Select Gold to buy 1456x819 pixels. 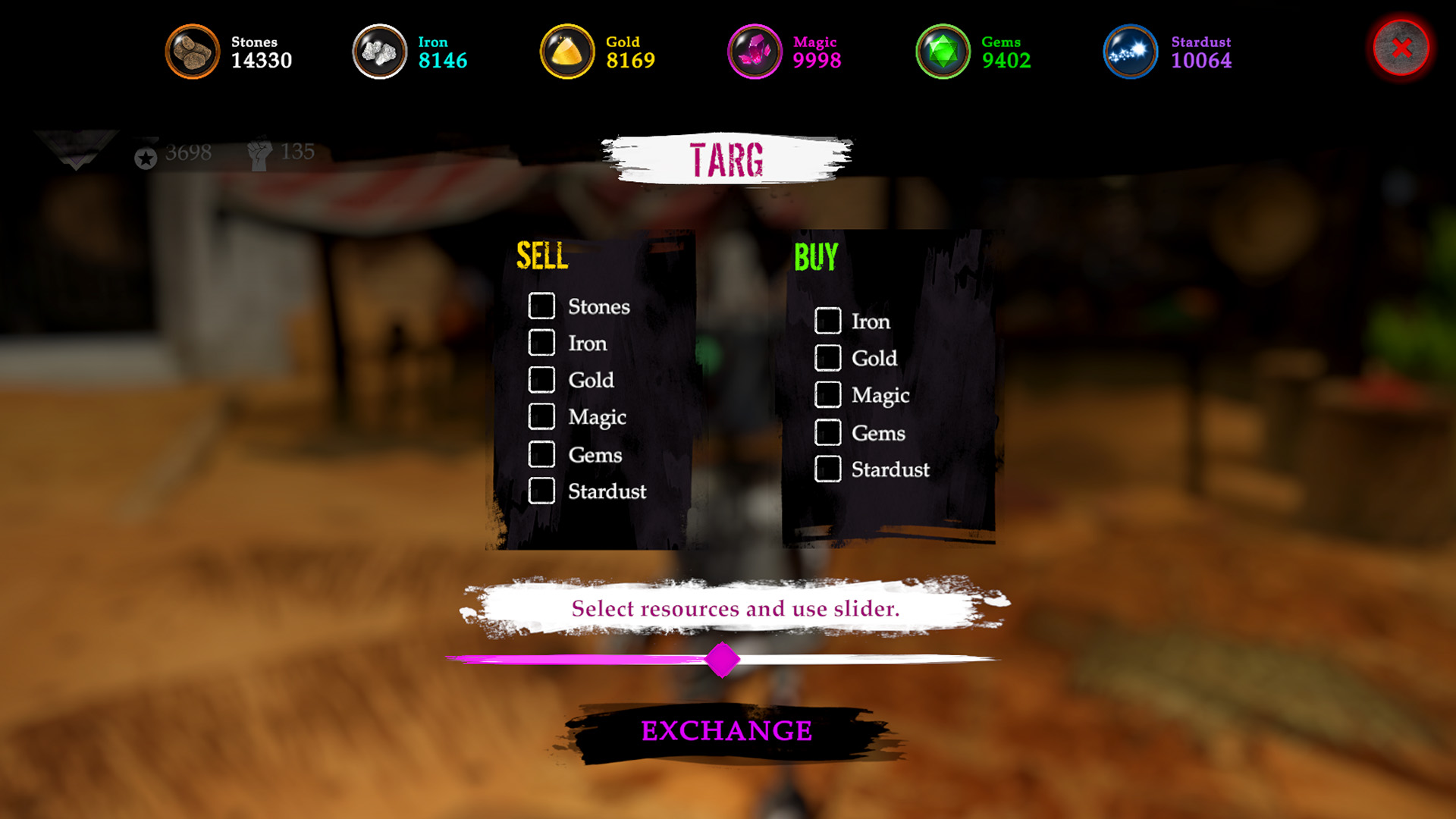[827, 358]
